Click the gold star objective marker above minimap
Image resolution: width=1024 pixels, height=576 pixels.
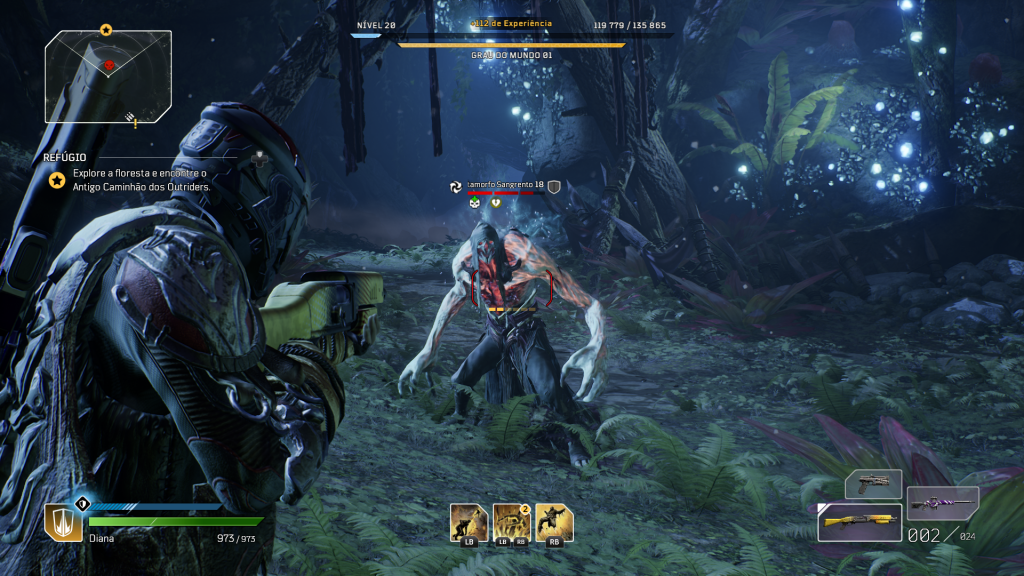click(106, 30)
